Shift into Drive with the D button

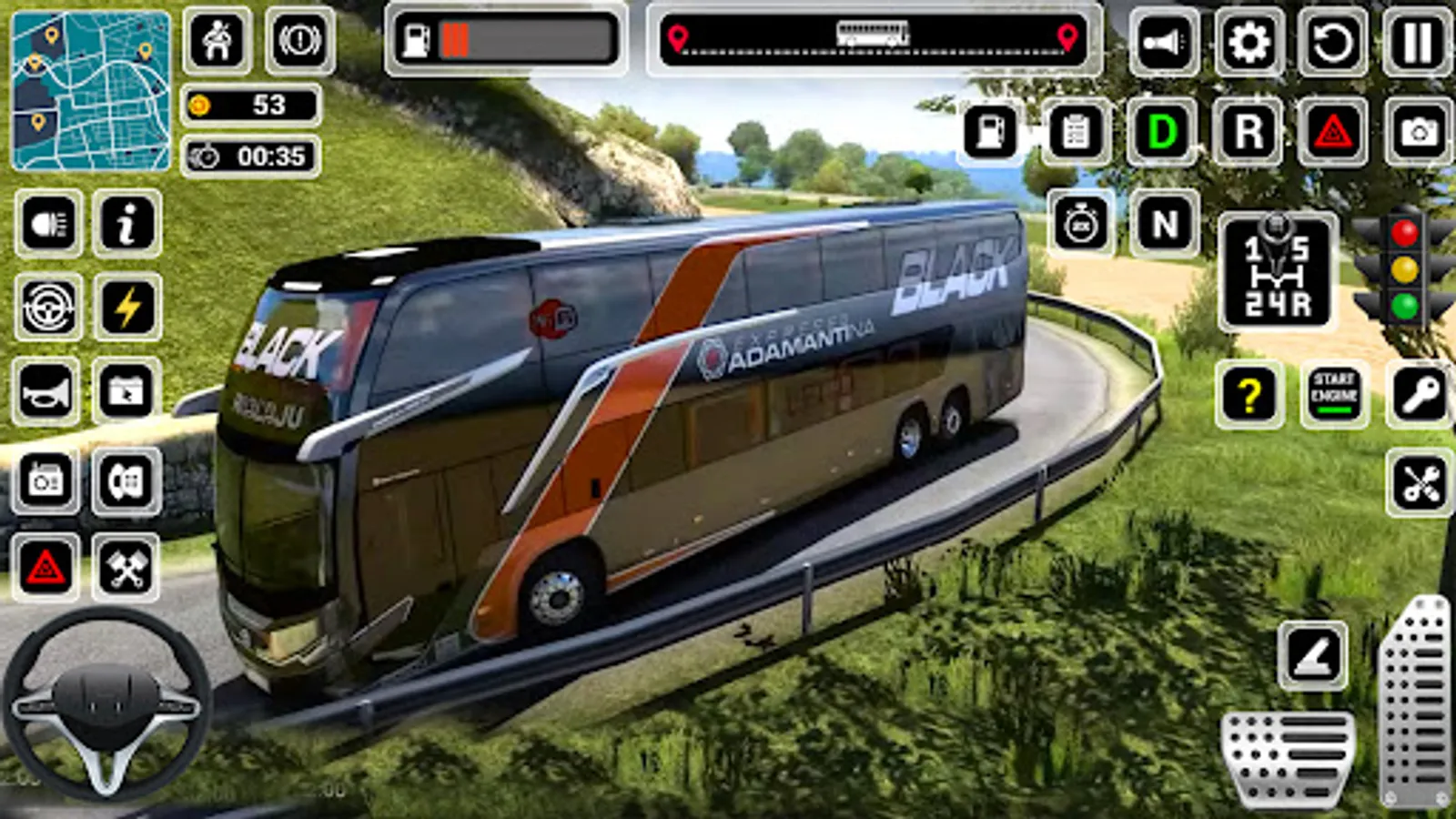click(x=1162, y=133)
